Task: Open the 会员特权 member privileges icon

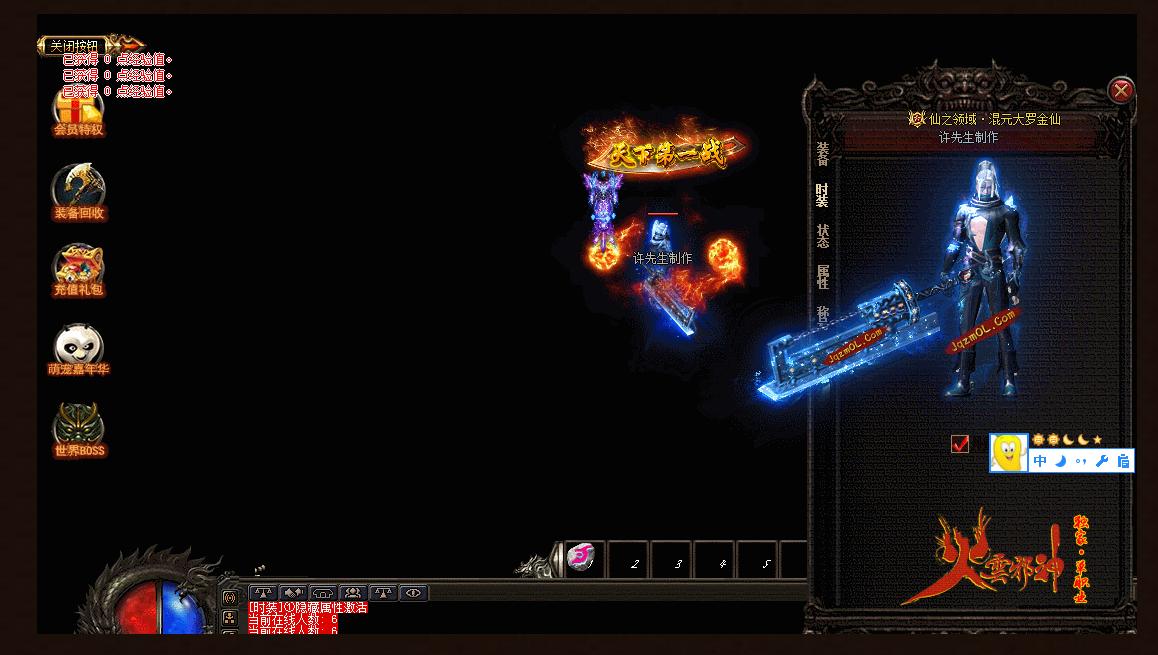Action: [x=78, y=110]
